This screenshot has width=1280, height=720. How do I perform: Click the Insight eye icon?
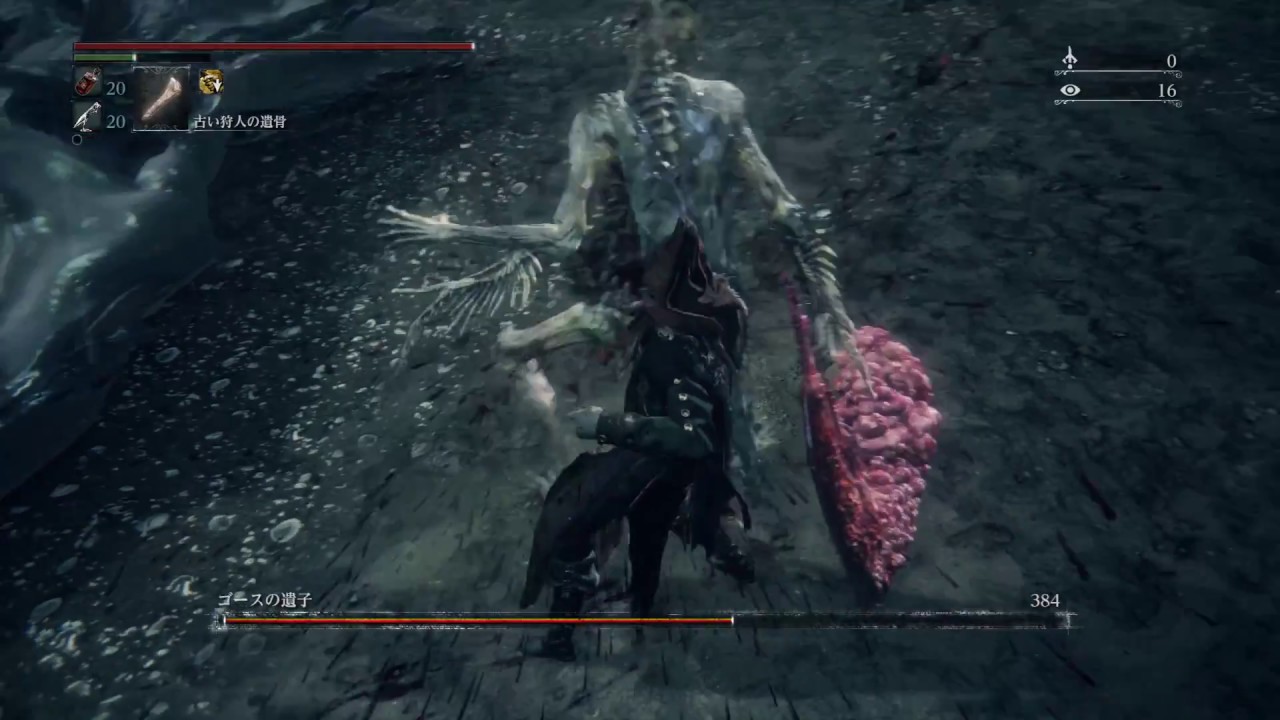tap(1071, 90)
